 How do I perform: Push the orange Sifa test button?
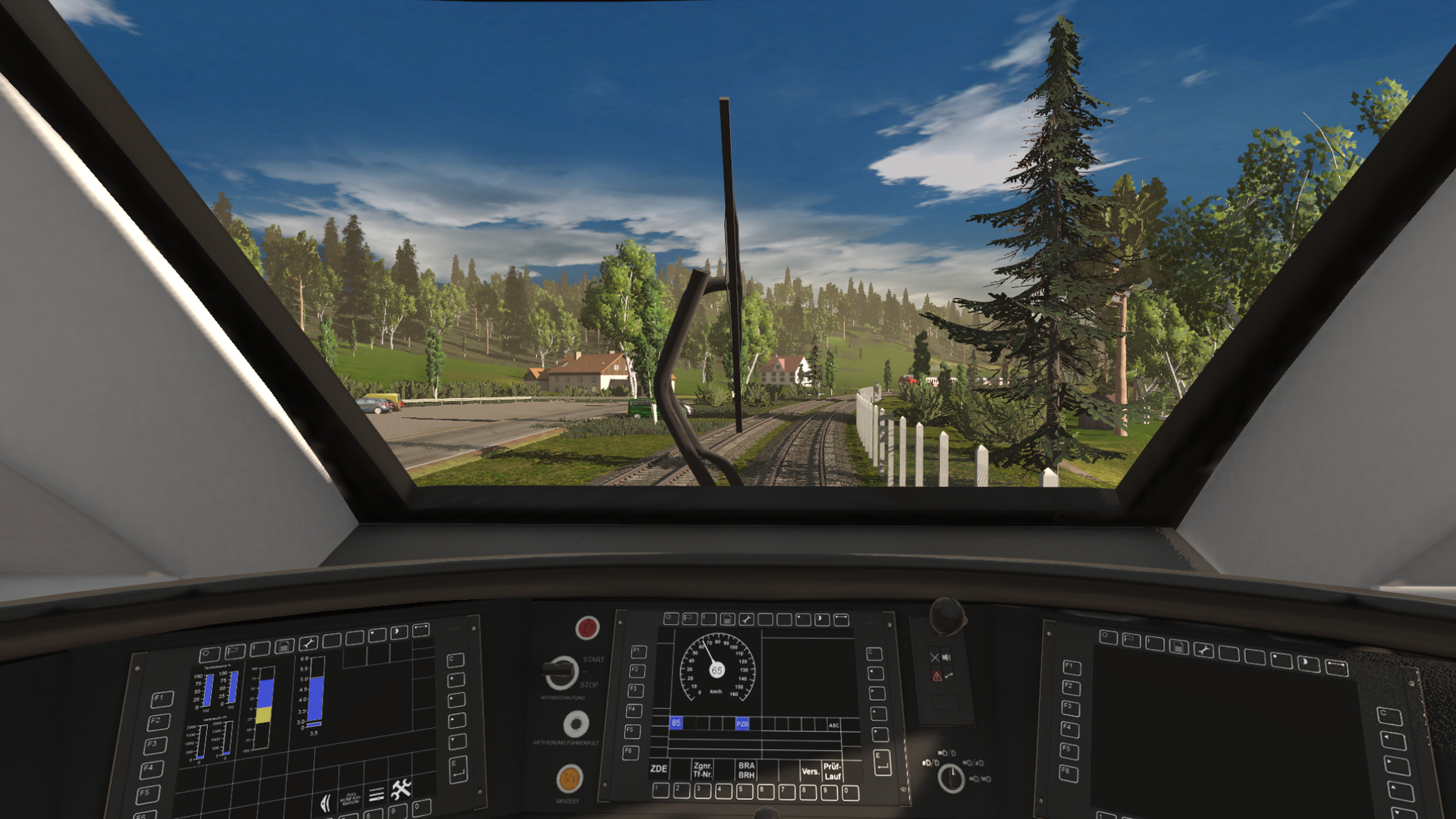pyautogui.click(x=569, y=778)
